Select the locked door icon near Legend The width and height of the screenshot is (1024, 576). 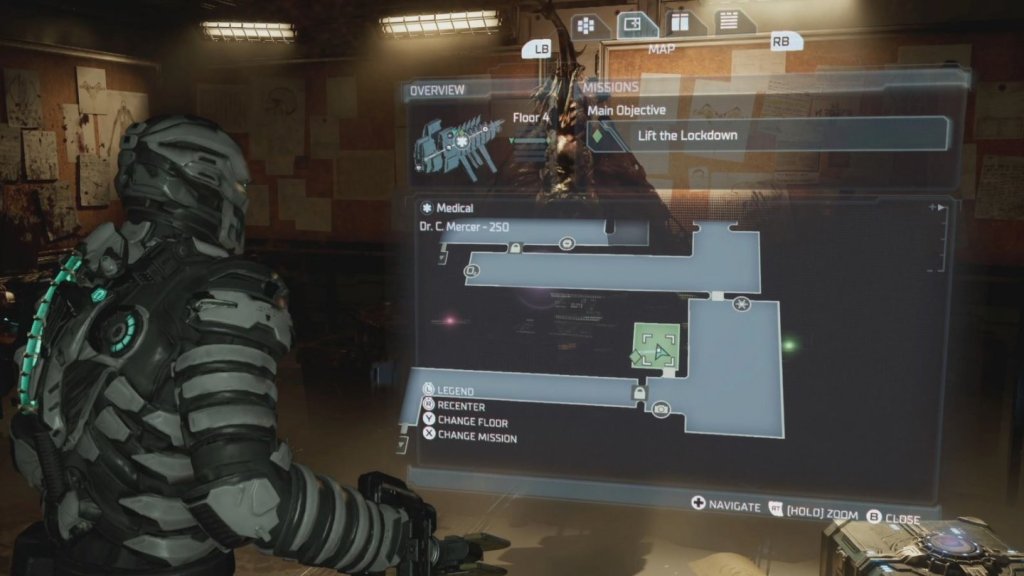(x=638, y=394)
